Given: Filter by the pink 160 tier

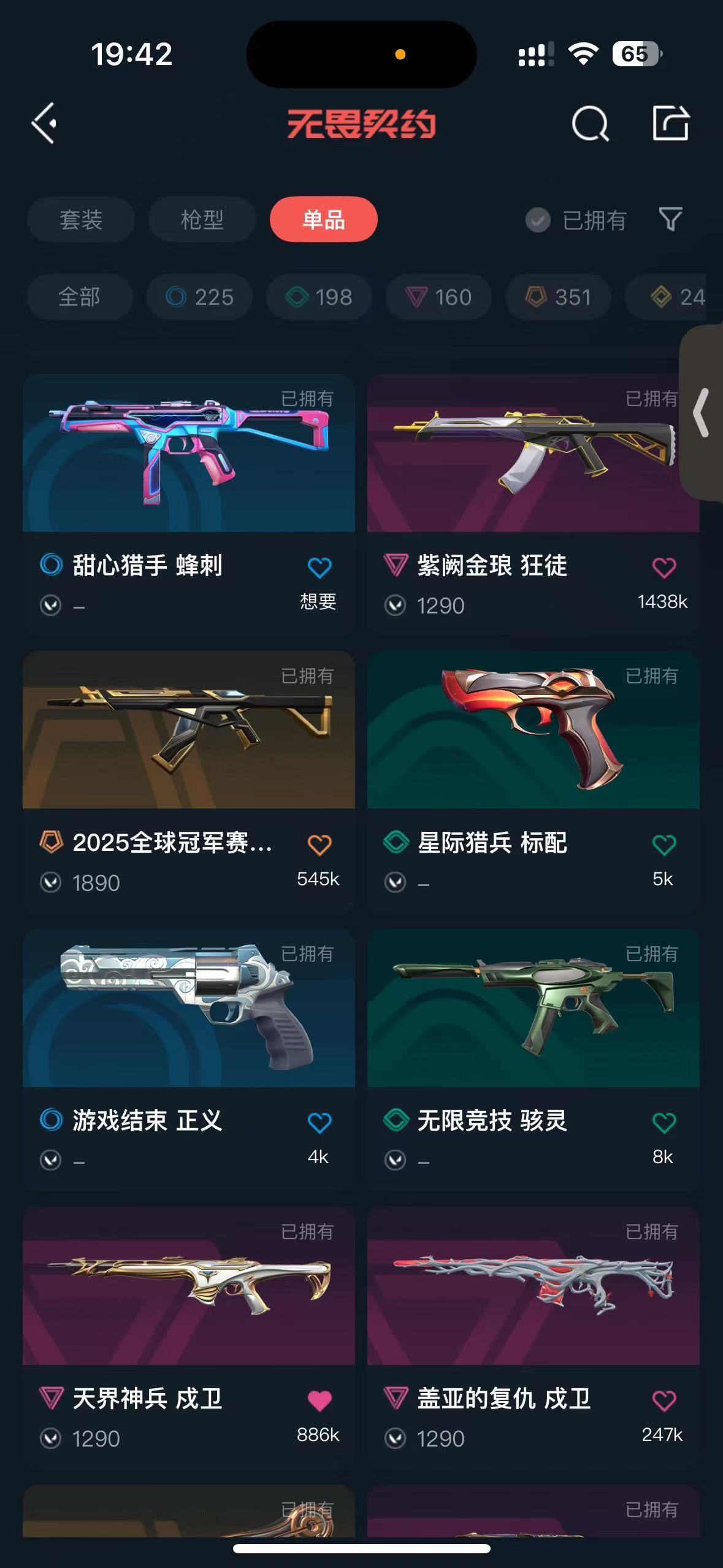Looking at the screenshot, I should pyautogui.click(x=438, y=298).
